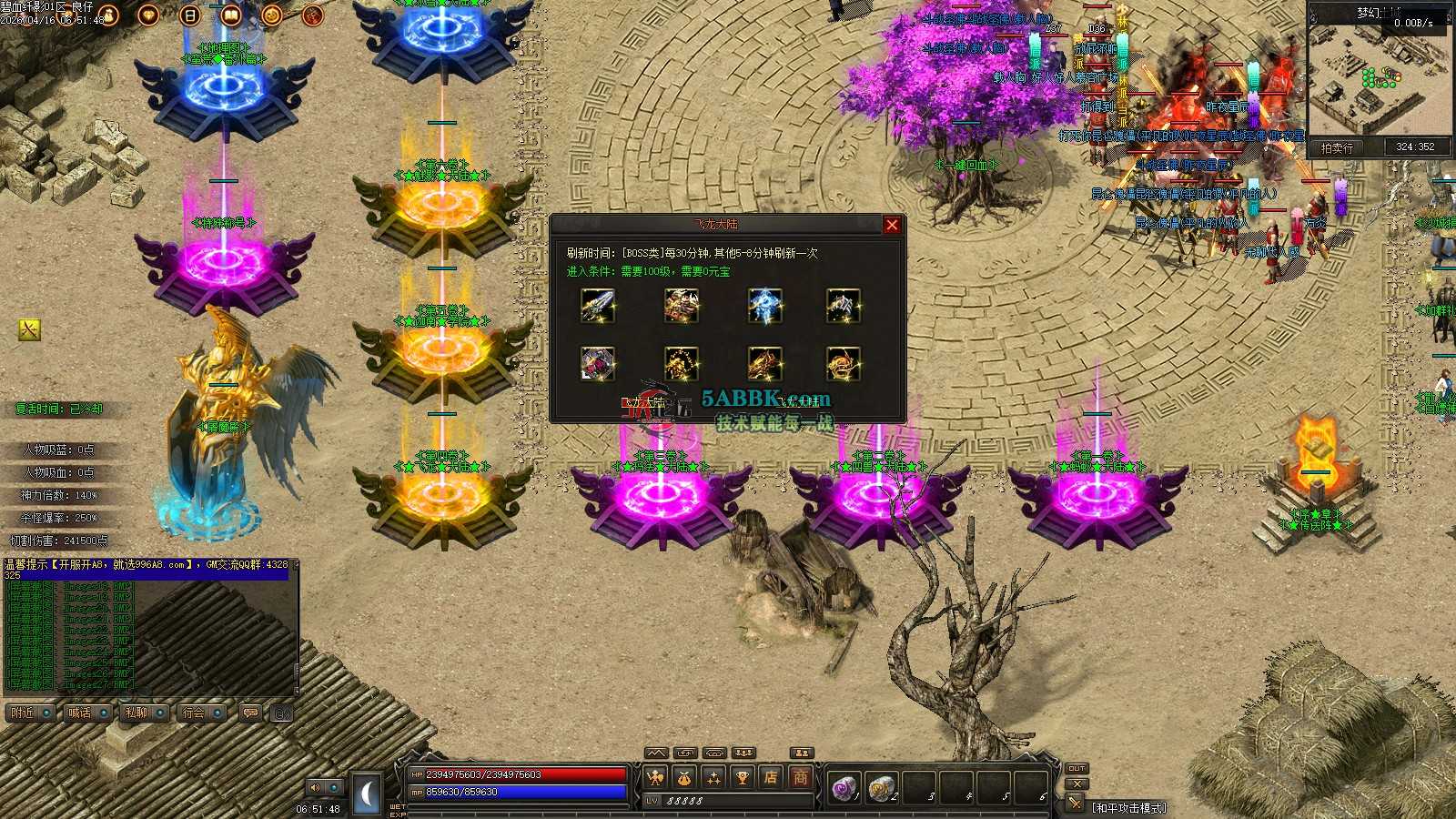Switch to the 私聊 private chat channel
This screenshot has height=819, width=1456.
144,713
